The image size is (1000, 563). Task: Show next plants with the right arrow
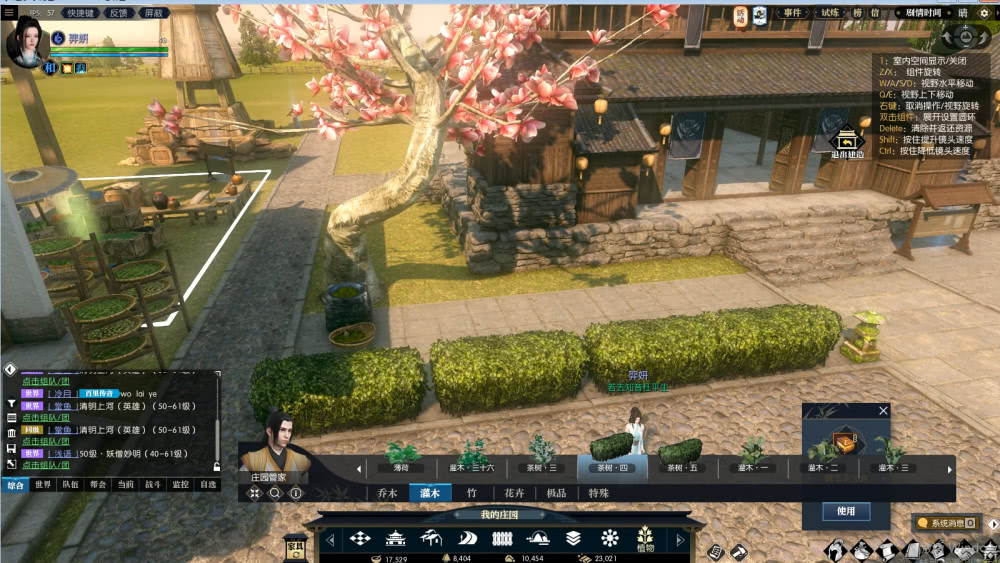point(950,468)
